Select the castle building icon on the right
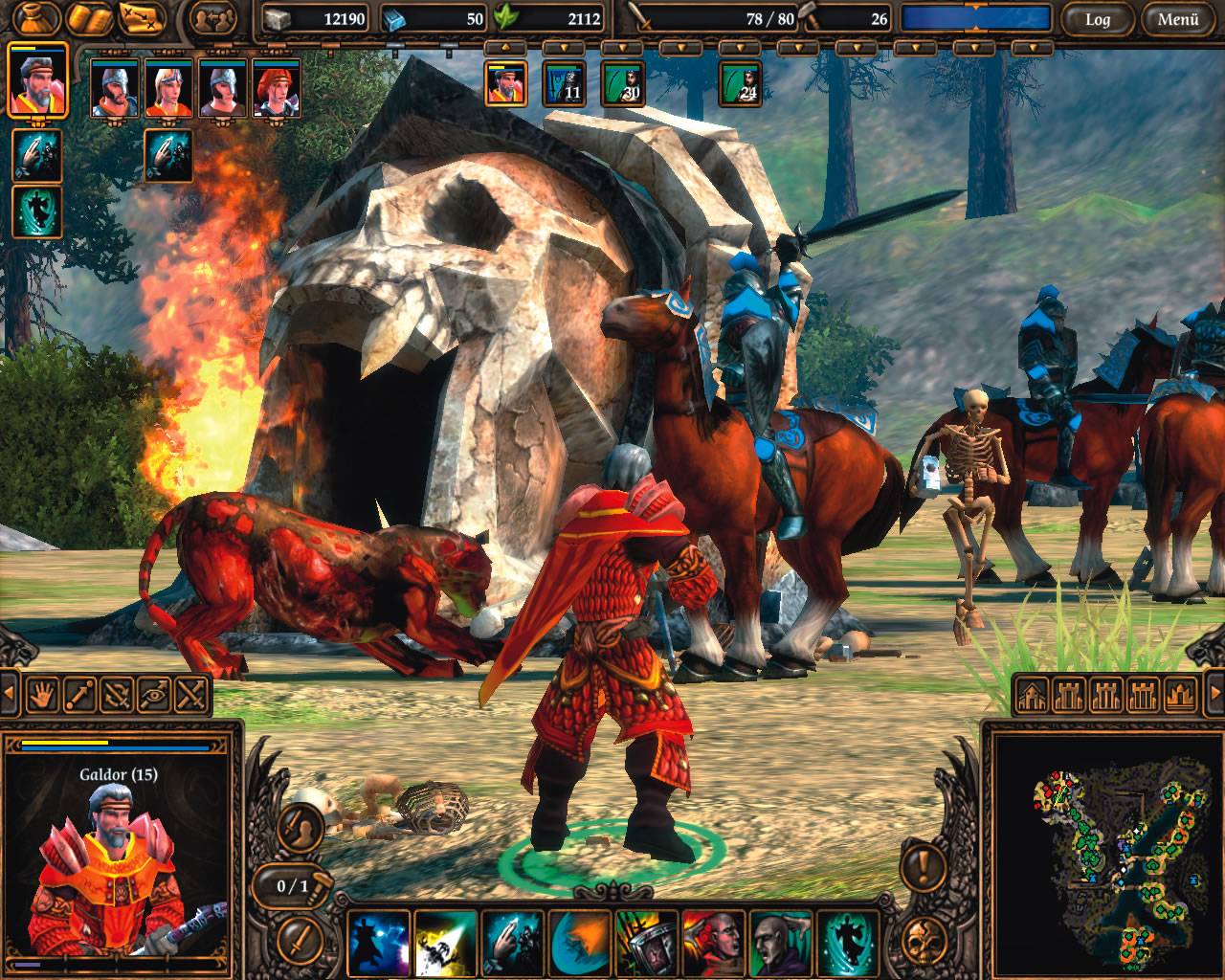The height and width of the screenshot is (980, 1225). [1067, 695]
